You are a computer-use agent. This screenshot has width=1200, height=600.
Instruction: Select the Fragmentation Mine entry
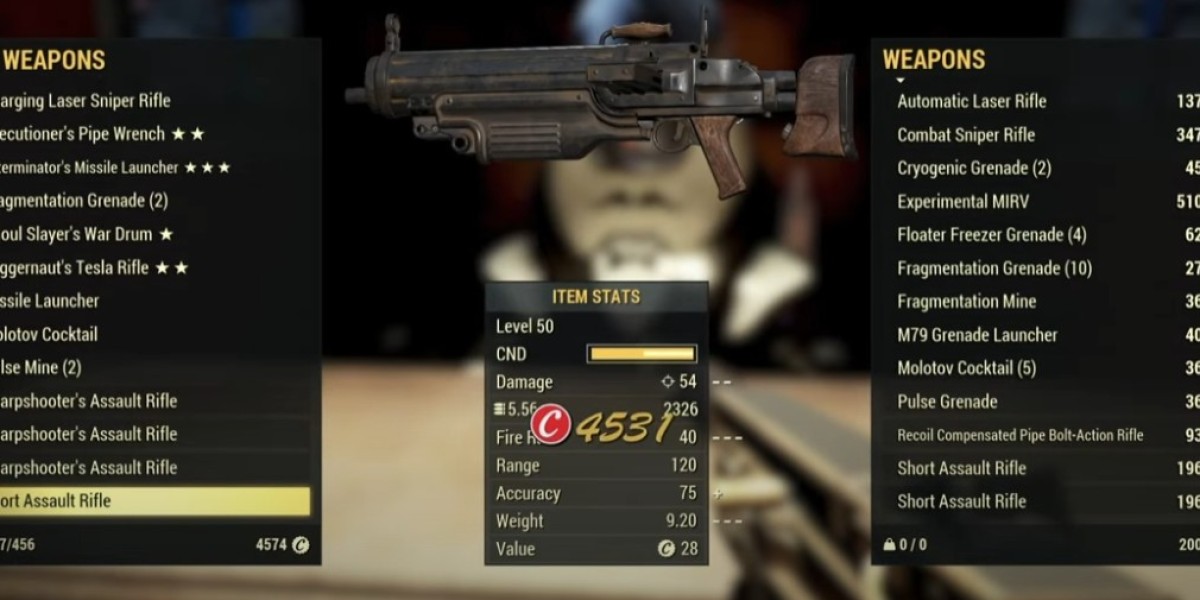967,302
